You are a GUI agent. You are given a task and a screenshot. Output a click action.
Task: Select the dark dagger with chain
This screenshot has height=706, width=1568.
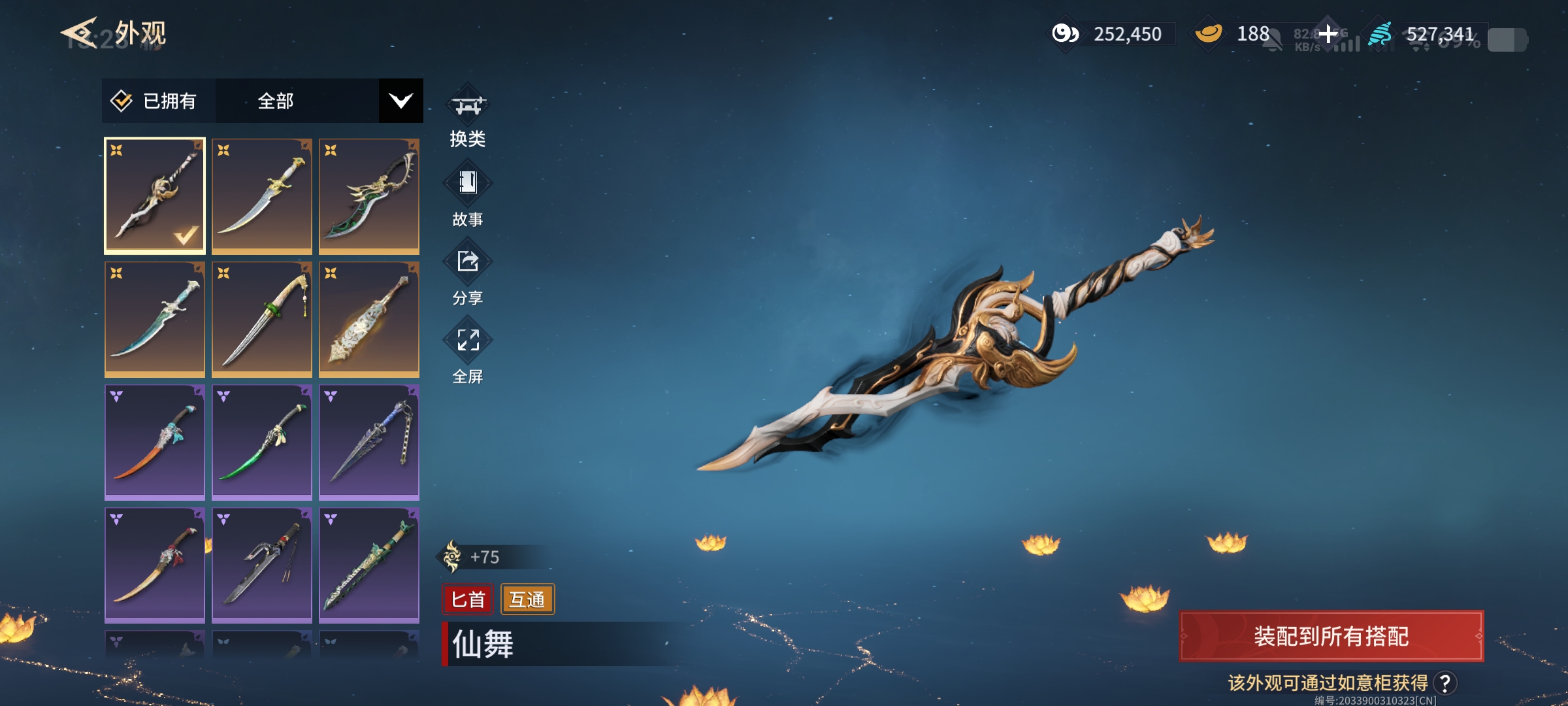pyautogui.click(x=369, y=441)
